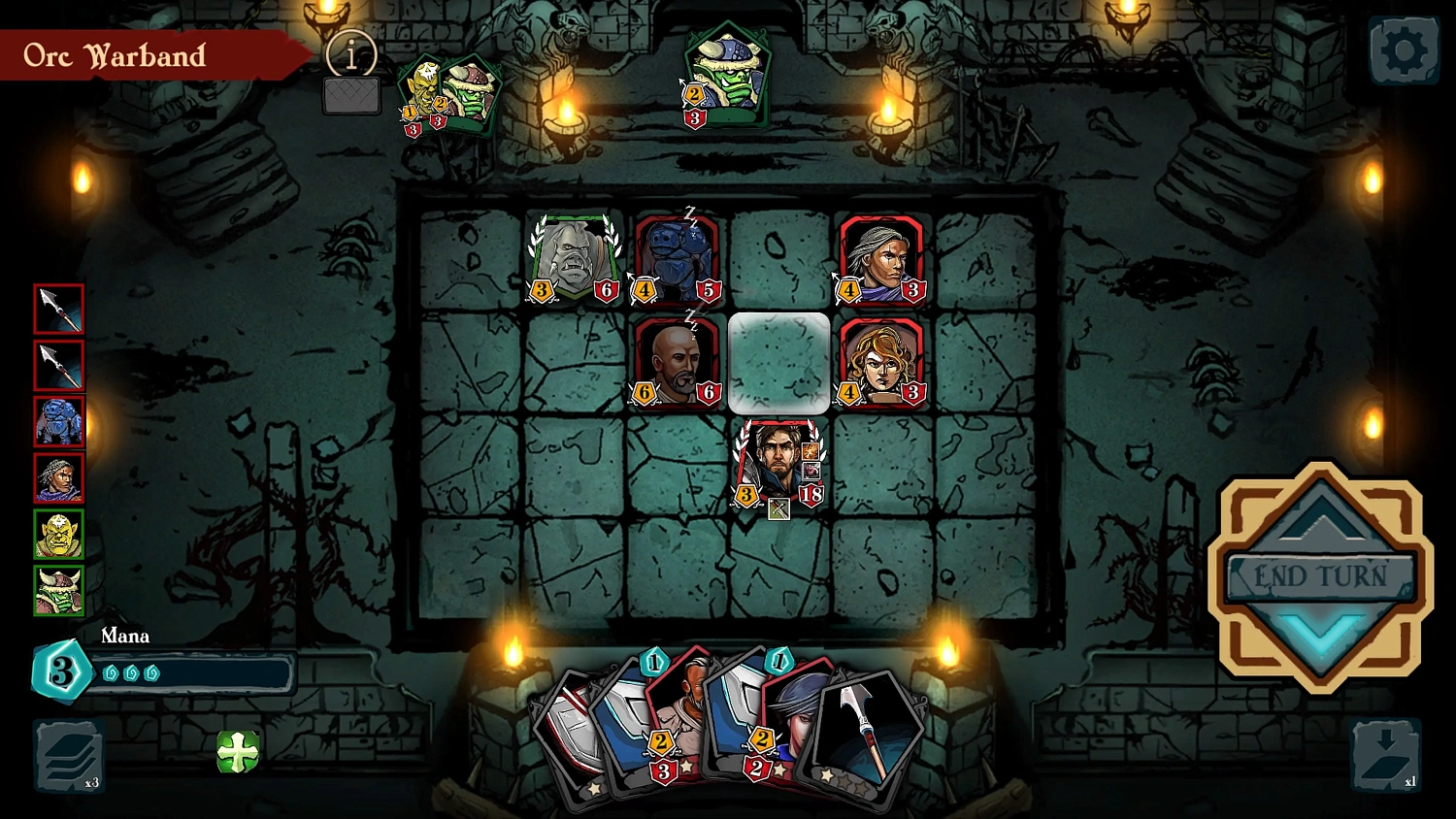Click the mana progress bar
The height and width of the screenshot is (819, 1456).
click(x=194, y=673)
